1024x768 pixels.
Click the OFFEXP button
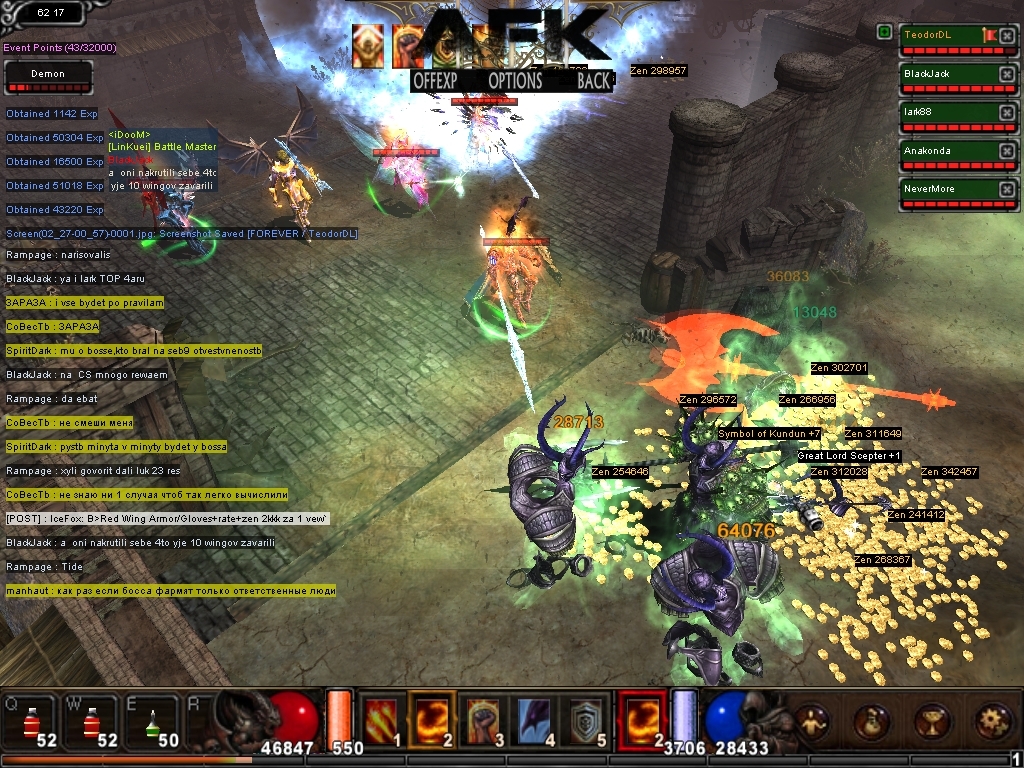[x=436, y=81]
